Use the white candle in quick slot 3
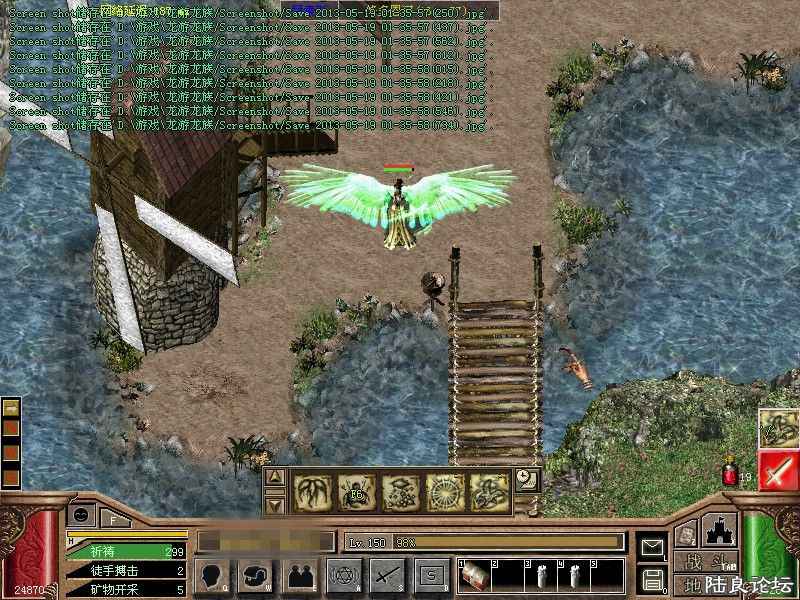The image size is (800, 600). (541, 576)
